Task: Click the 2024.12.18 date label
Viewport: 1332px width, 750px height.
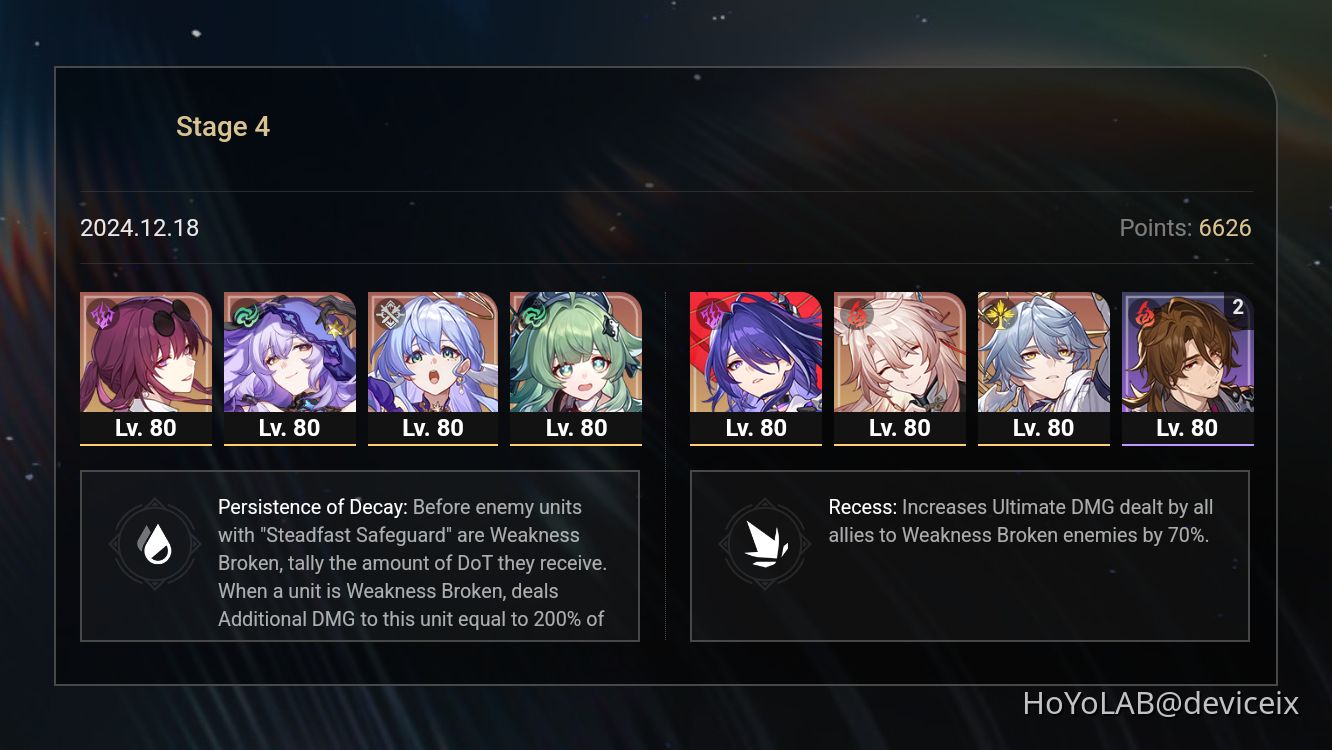Action: pyautogui.click(x=140, y=228)
